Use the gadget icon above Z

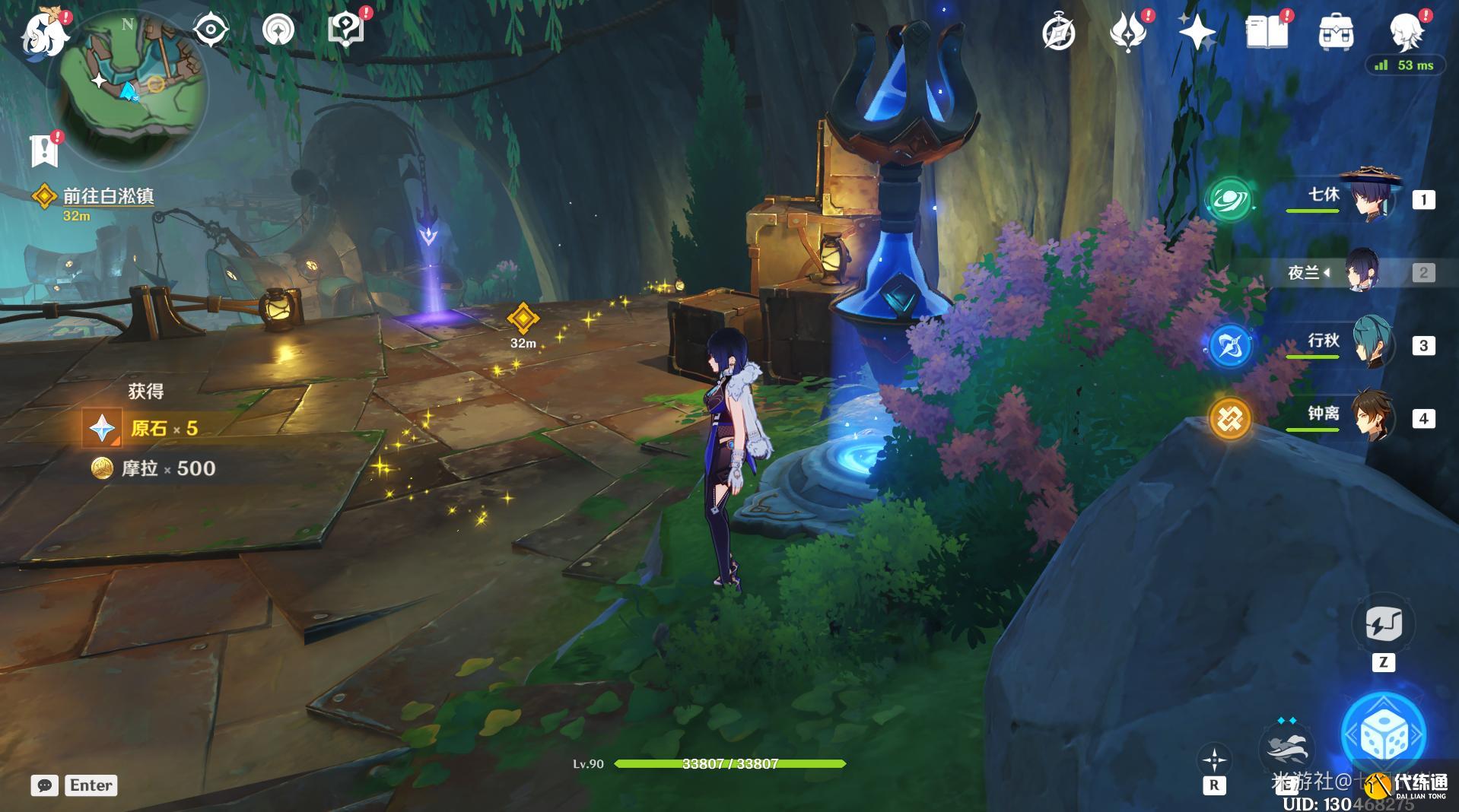[x=1383, y=624]
